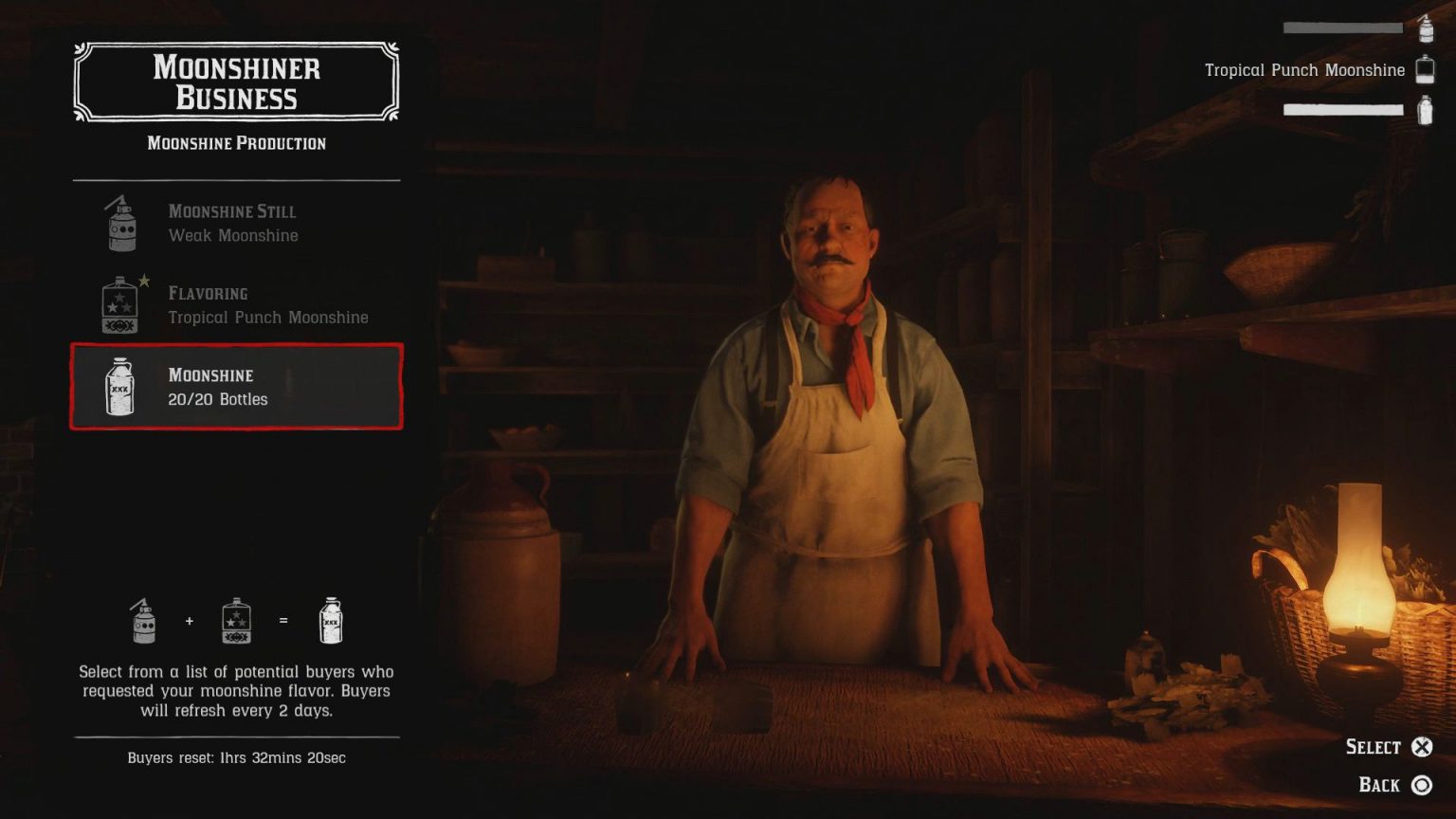Click the star badge on the Flavoring flask
This screenshot has height=819, width=1456.
click(144, 279)
